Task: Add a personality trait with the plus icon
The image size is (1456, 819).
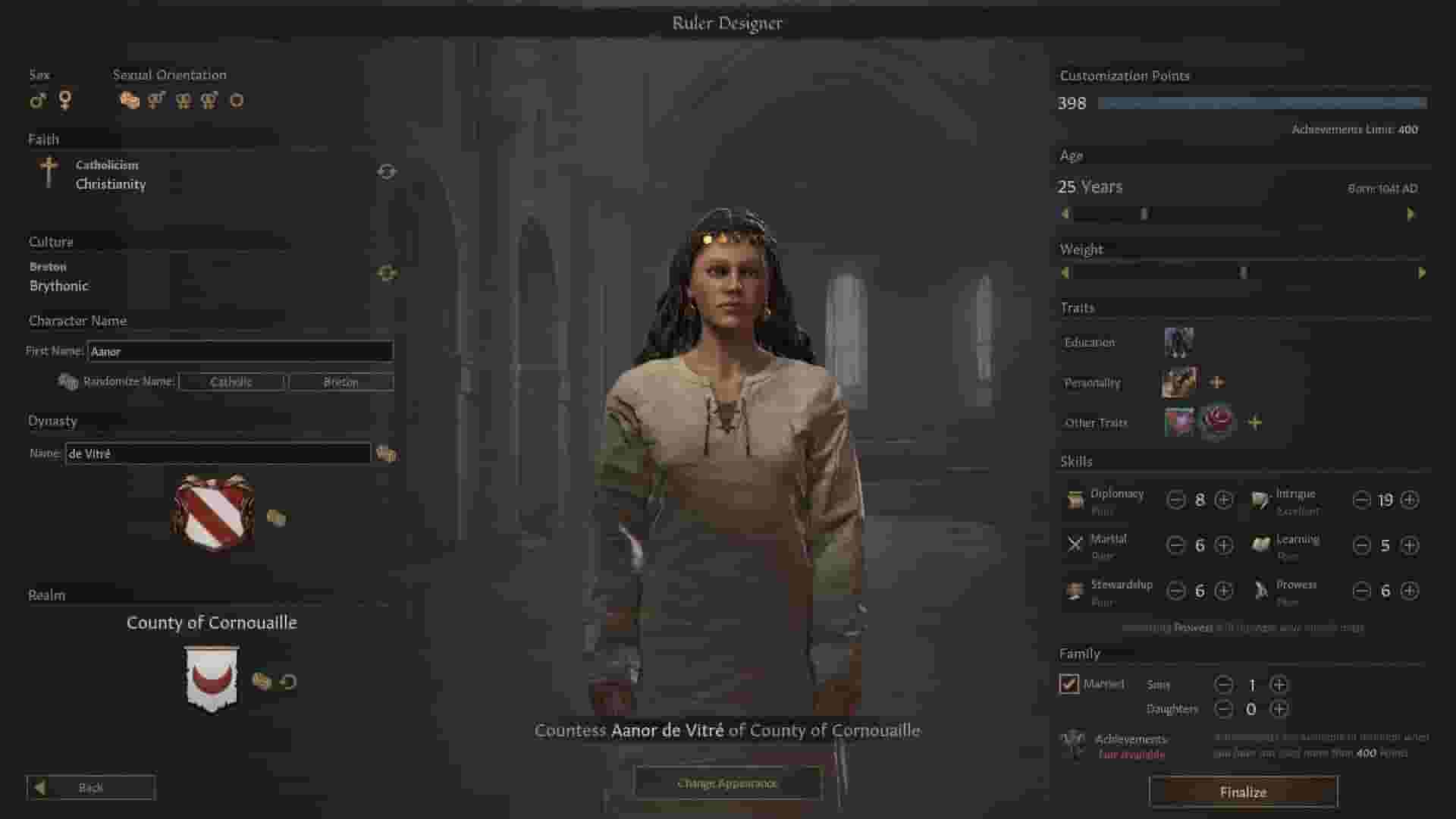Action: [x=1217, y=381]
